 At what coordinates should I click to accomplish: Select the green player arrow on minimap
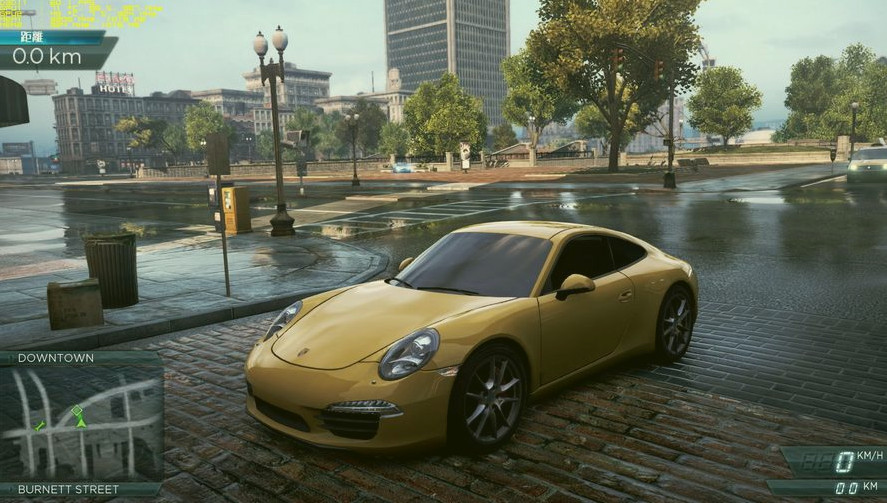click(80, 421)
